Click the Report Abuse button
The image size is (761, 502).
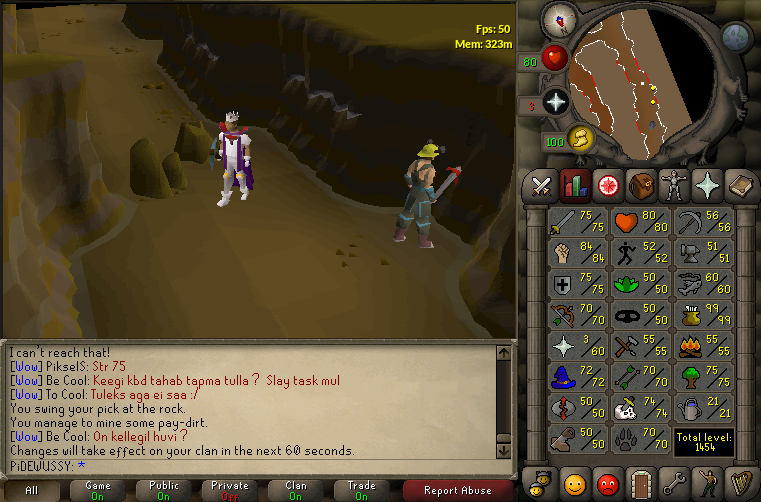click(x=458, y=490)
